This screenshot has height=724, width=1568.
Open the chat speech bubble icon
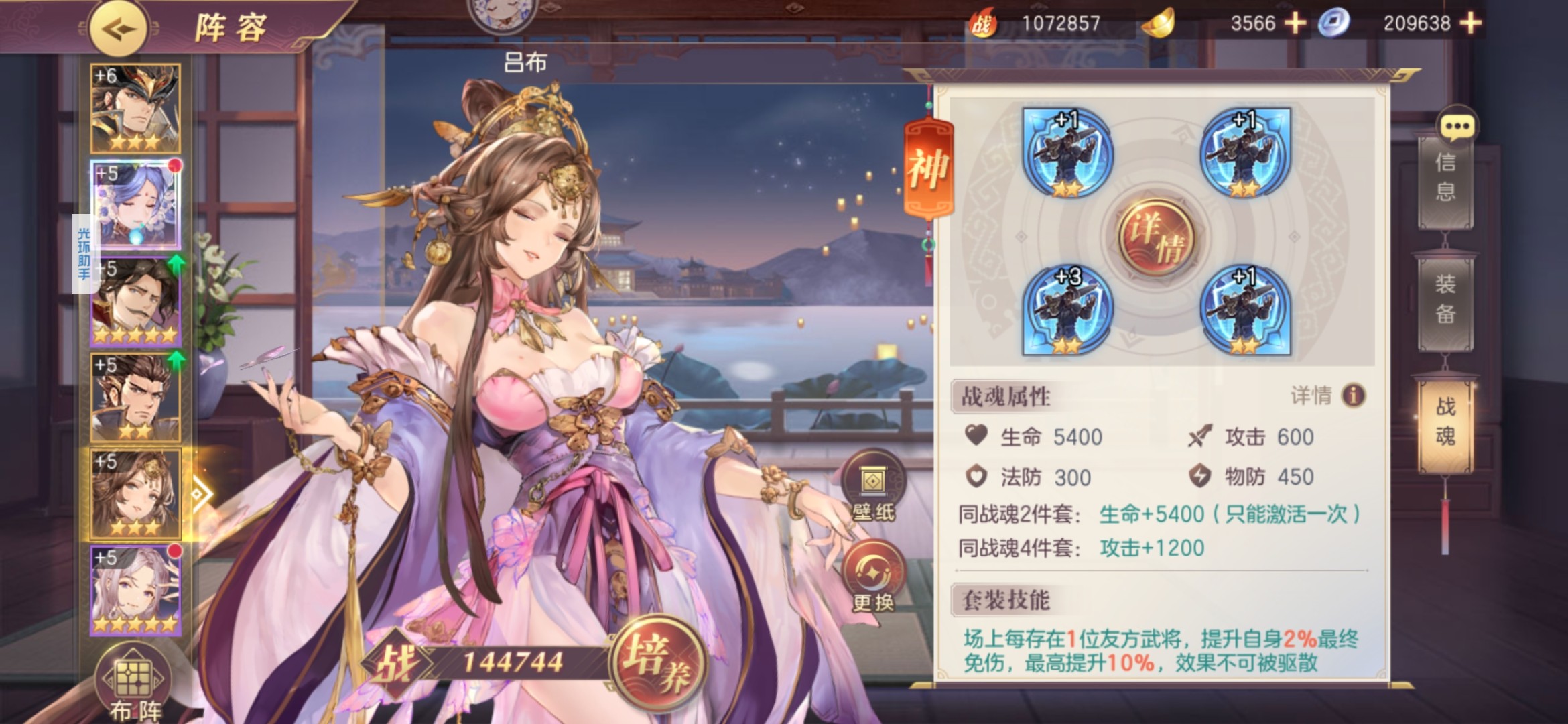[1457, 125]
